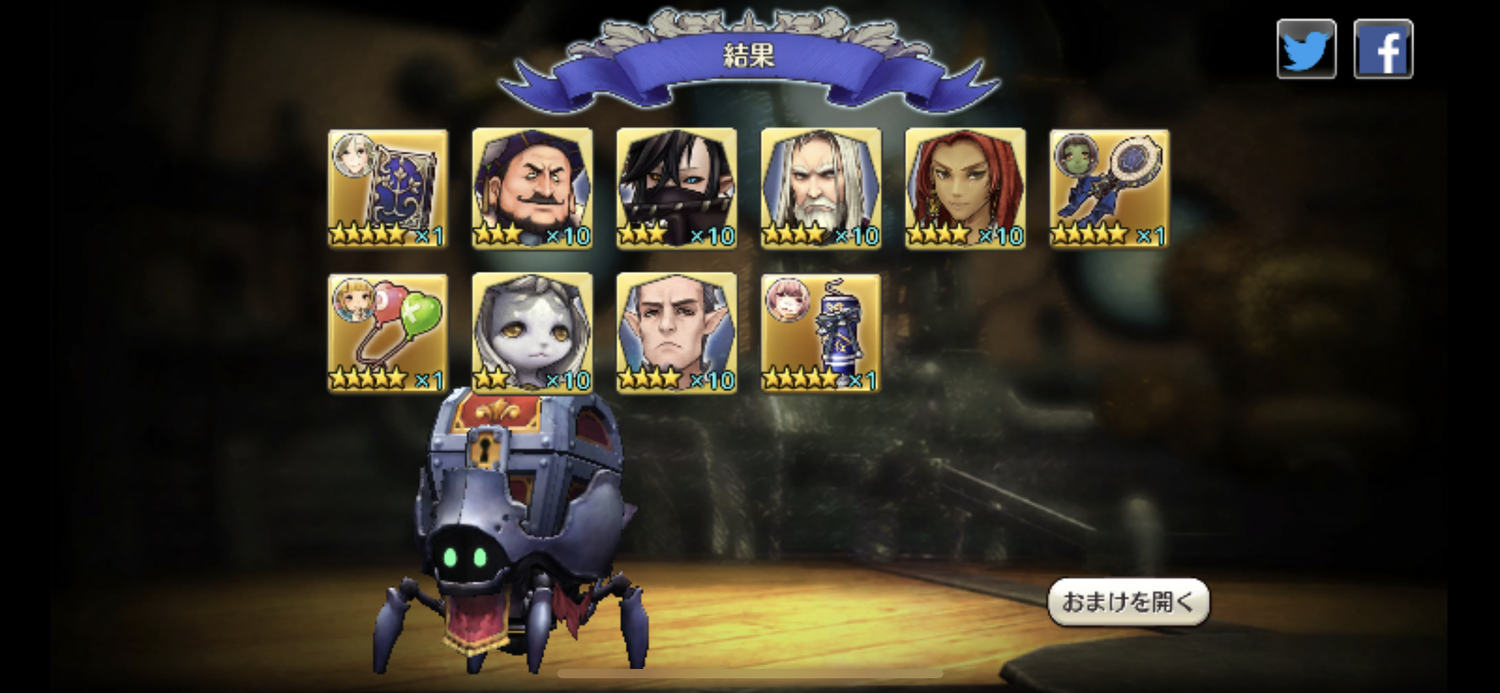1500x693 pixels.
Task: Select the mustached man unit shards
Action: pos(532,188)
